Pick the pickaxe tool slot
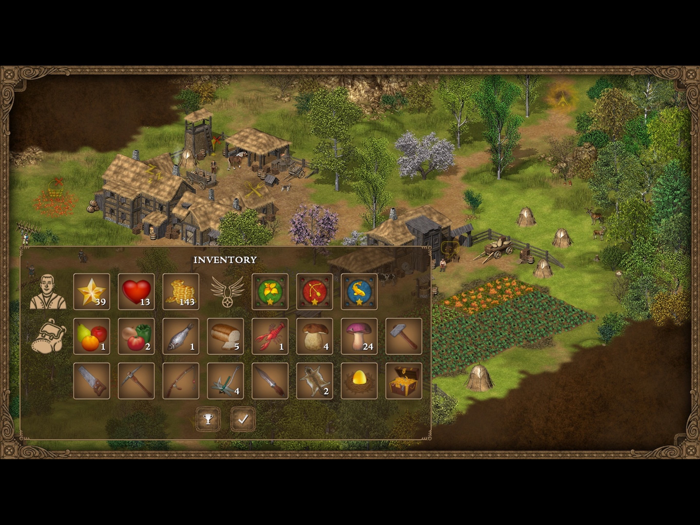Image resolution: width=700 pixels, height=525 pixels. 136,381
